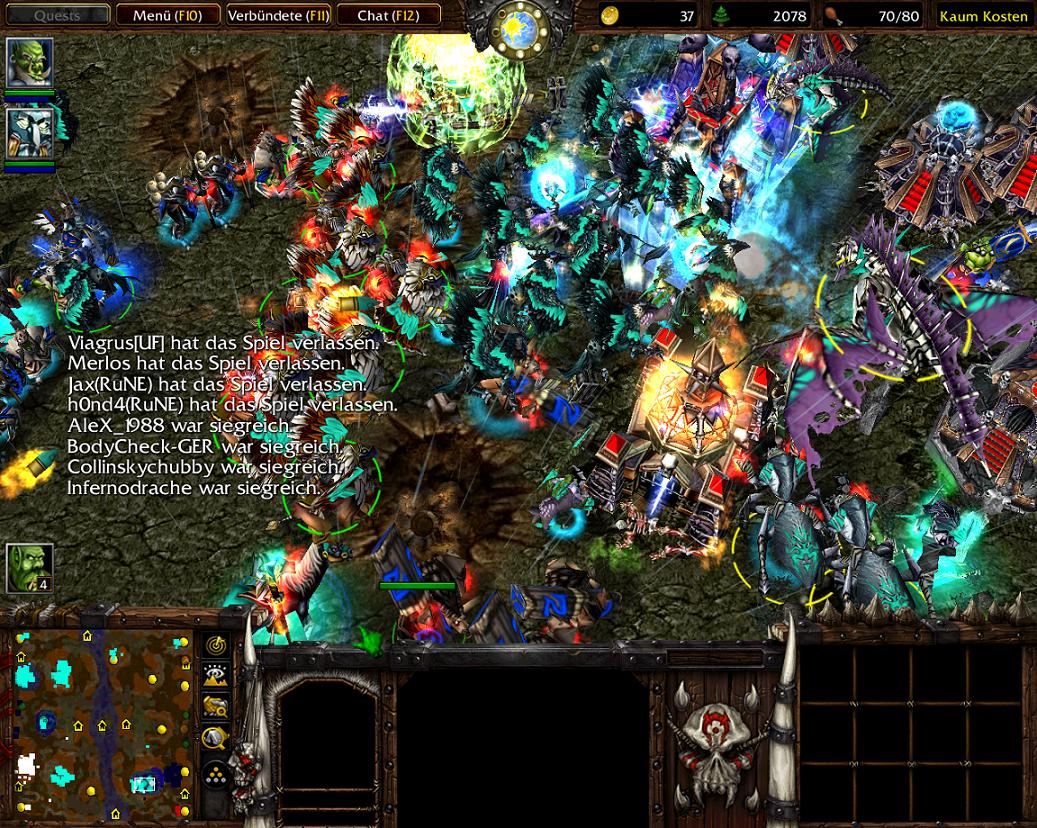Select the green orc hero portrait
Screen dimensions: 1037x828
pos(30,63)
